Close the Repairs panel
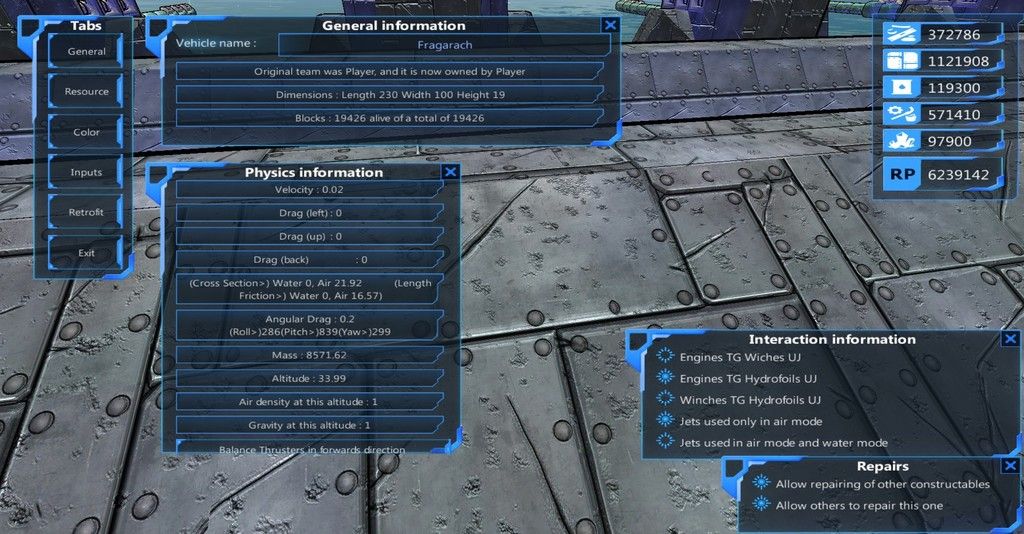The image size is (1024, 534). tap(1010, 466)
